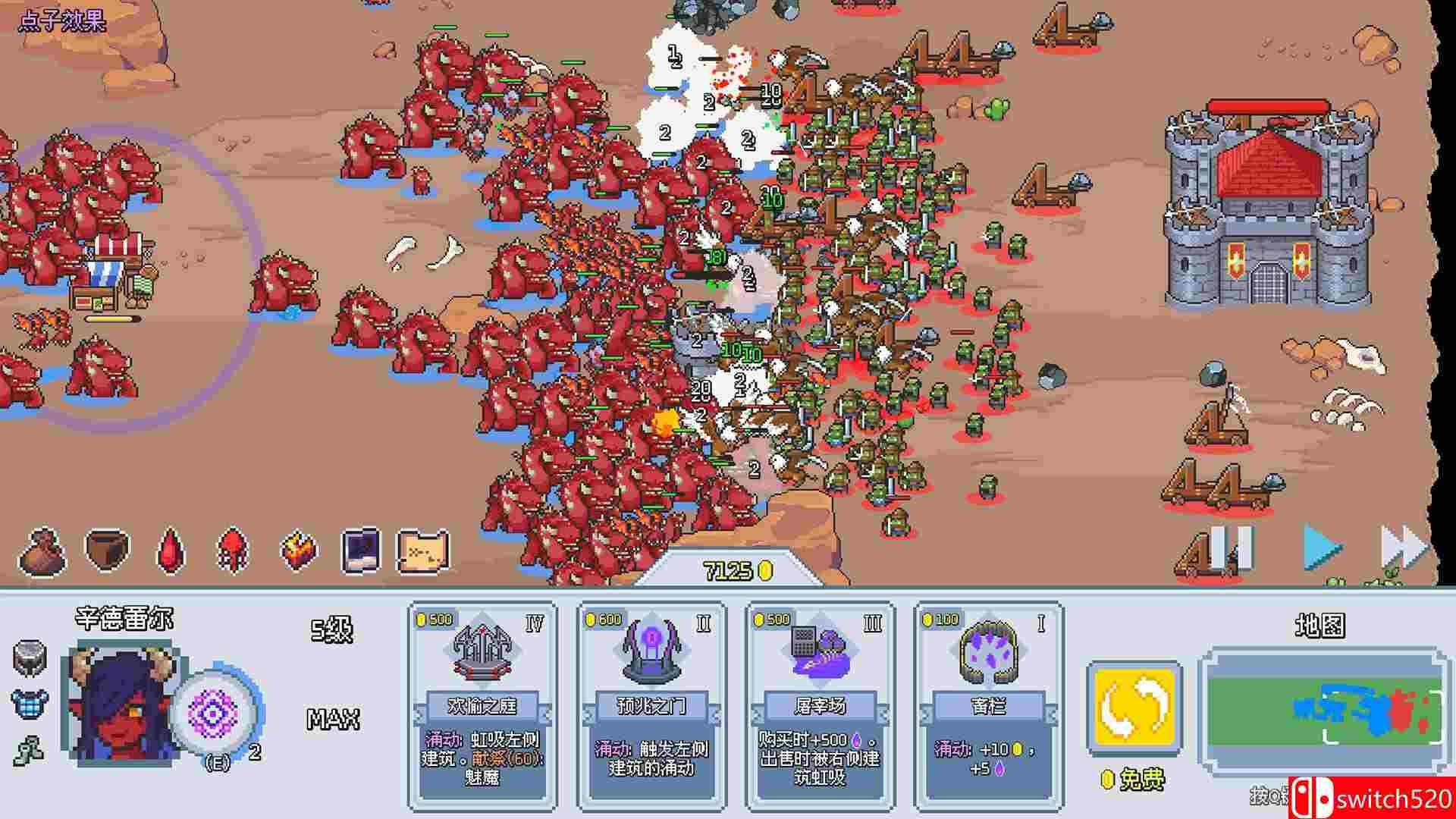Image resolution: width=1456 pixels, height=819 pixels.
Task: Select the red squid relic icon
Action: [232, 550]
